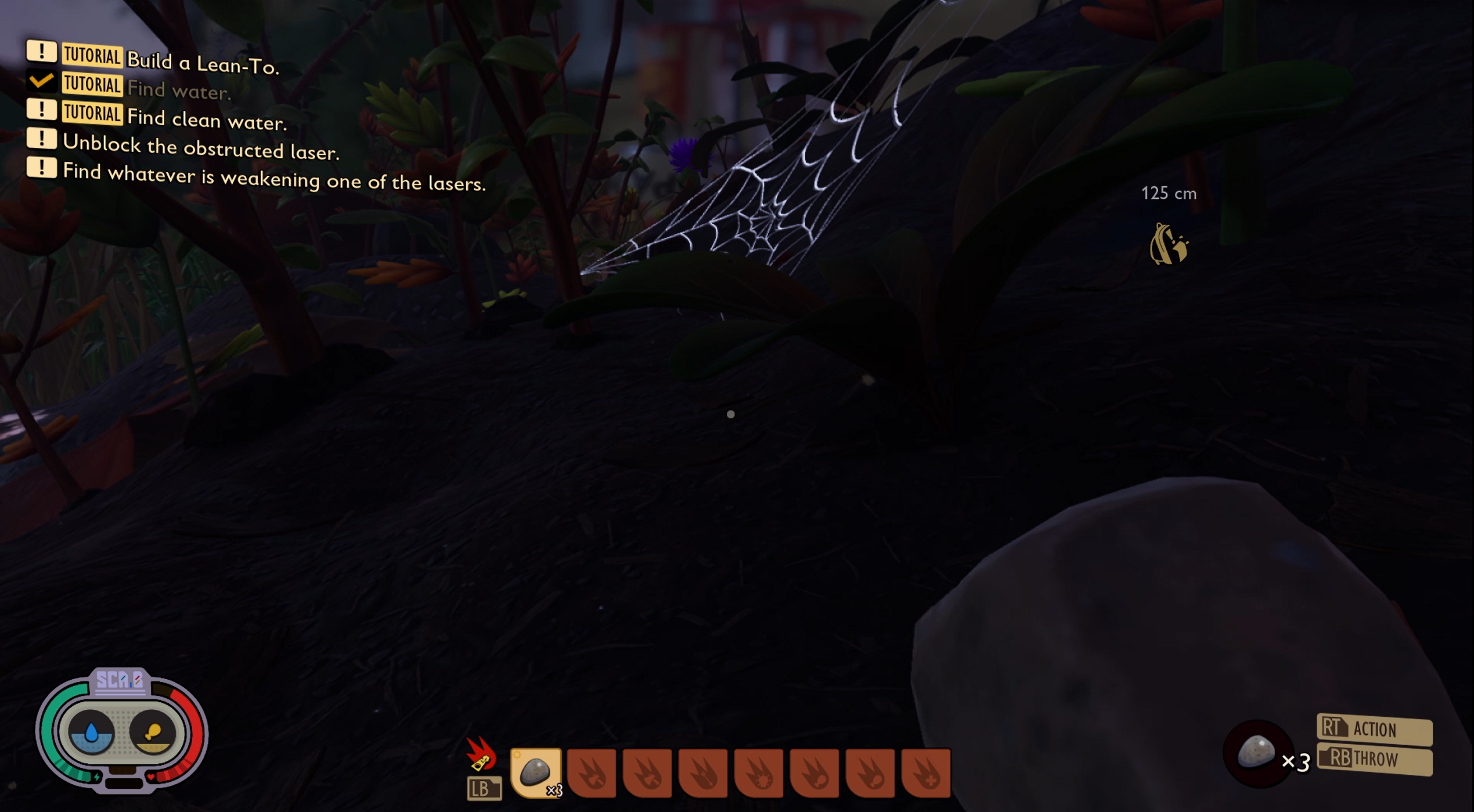Click the exclamation marker beside Build a Lean-To

pos(41,55)
